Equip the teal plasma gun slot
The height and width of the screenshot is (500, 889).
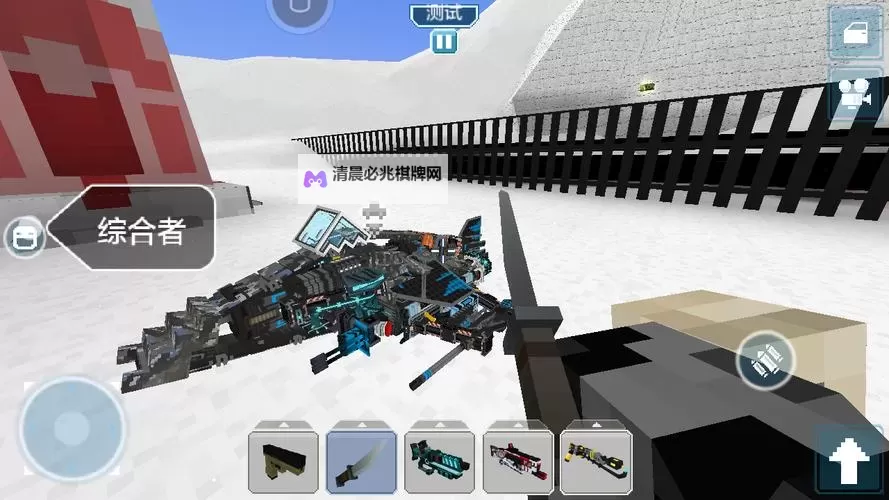(439, 463)
